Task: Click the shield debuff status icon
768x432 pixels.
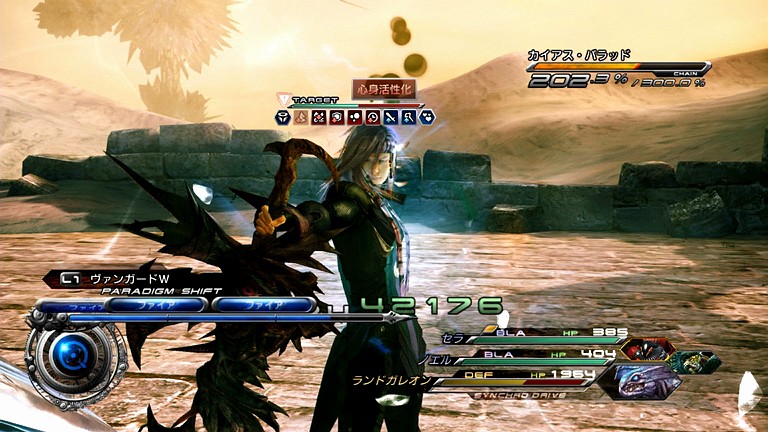Action: point(336,117)
